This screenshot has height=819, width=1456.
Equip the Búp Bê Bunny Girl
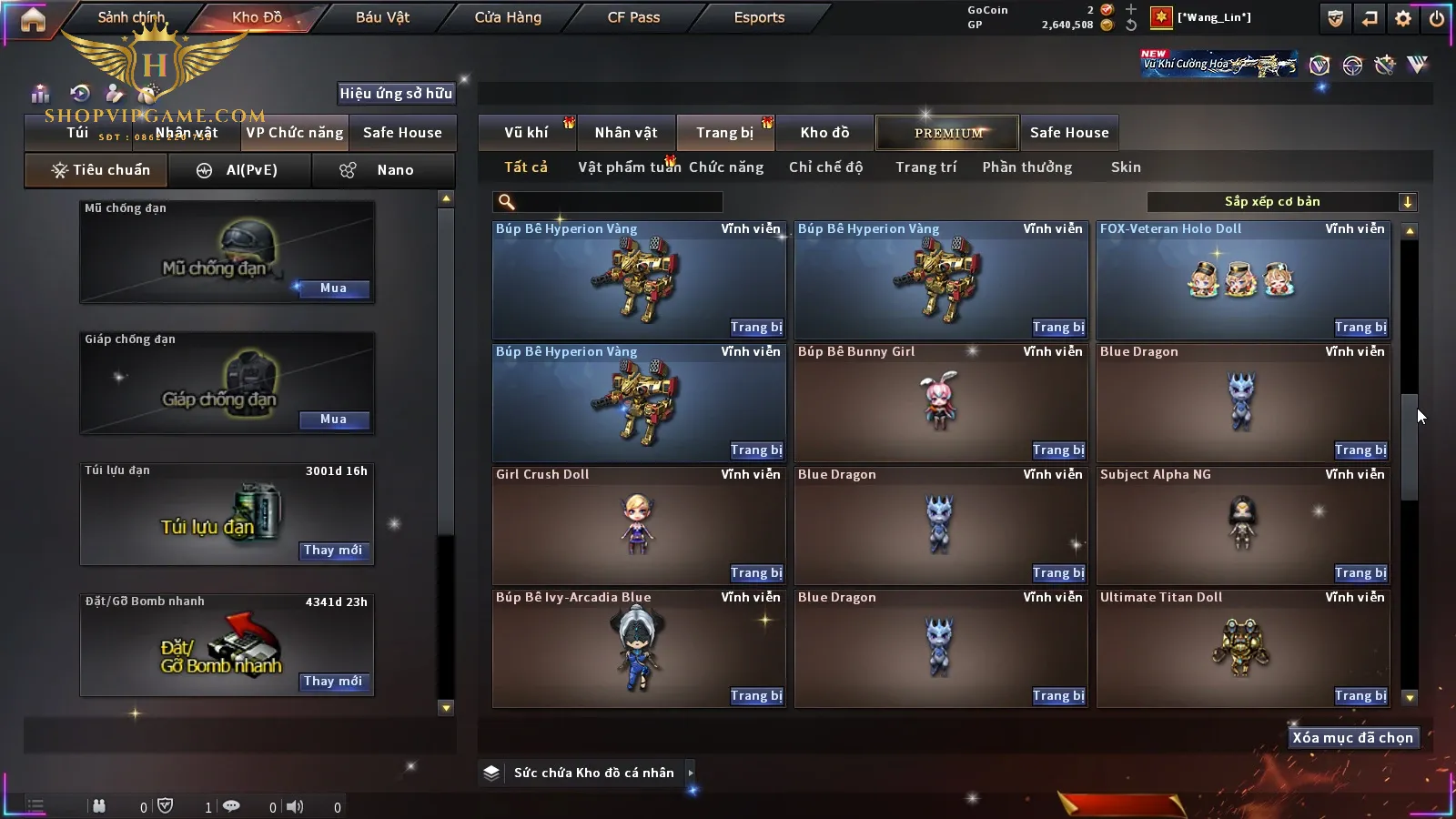point(1058,450)
